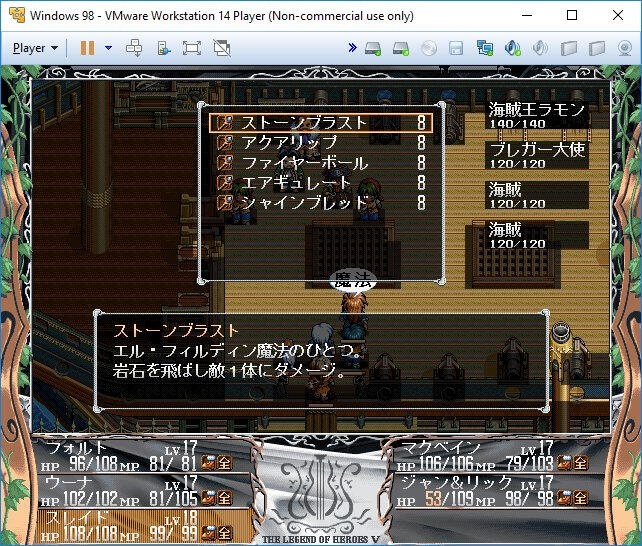Choose the アクアリップ spell

coord(292,143)
